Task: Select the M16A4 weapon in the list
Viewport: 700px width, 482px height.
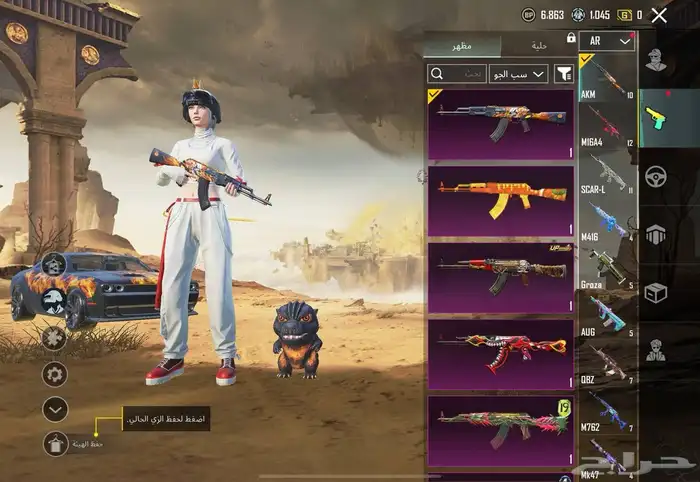Action: pos(607,126)
